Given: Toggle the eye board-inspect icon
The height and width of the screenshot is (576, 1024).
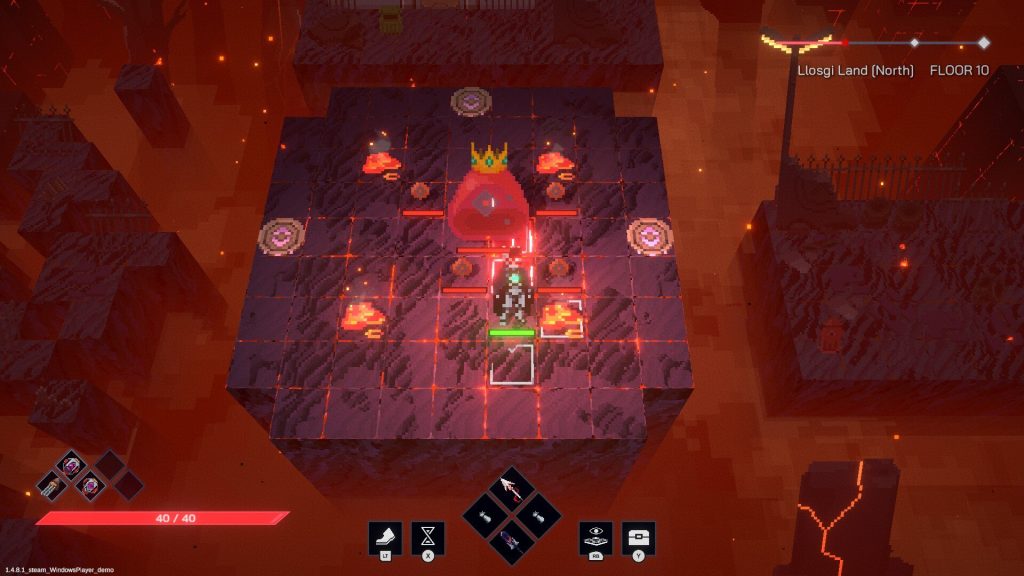Looking at the screenshot, I should point(595,537).
